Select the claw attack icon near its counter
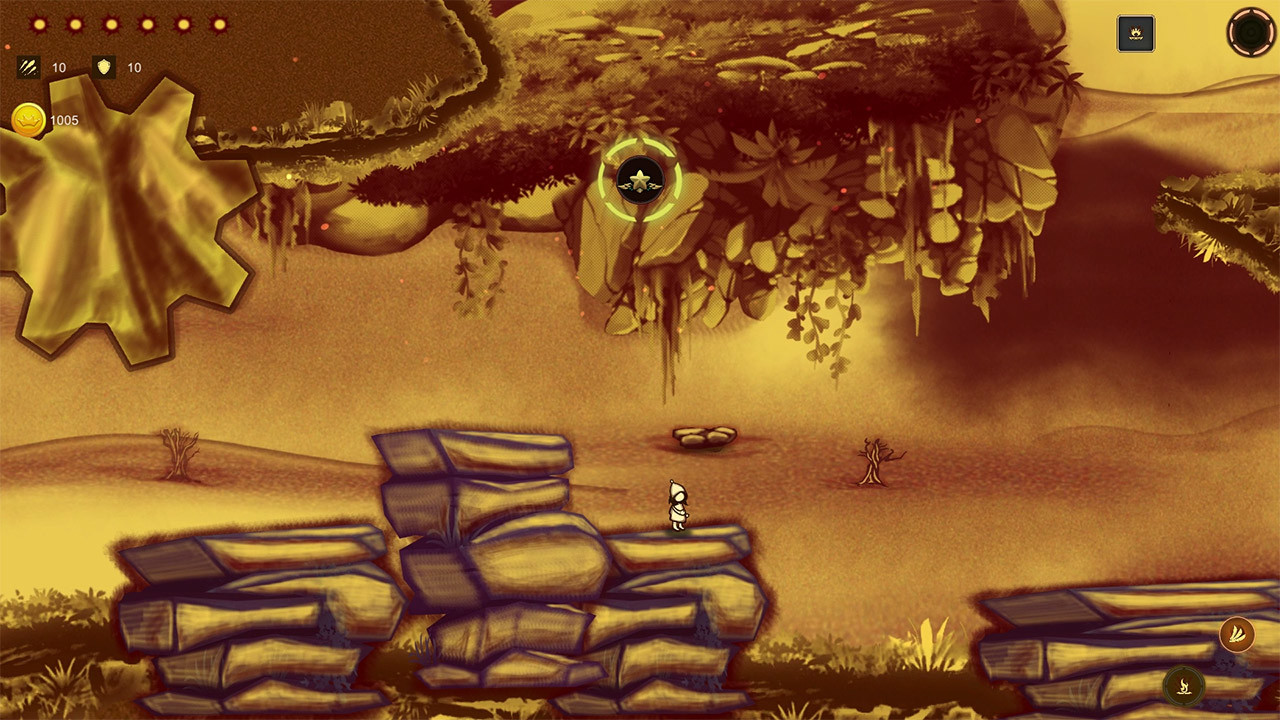 pyautogui.click(x=27, y=68)
